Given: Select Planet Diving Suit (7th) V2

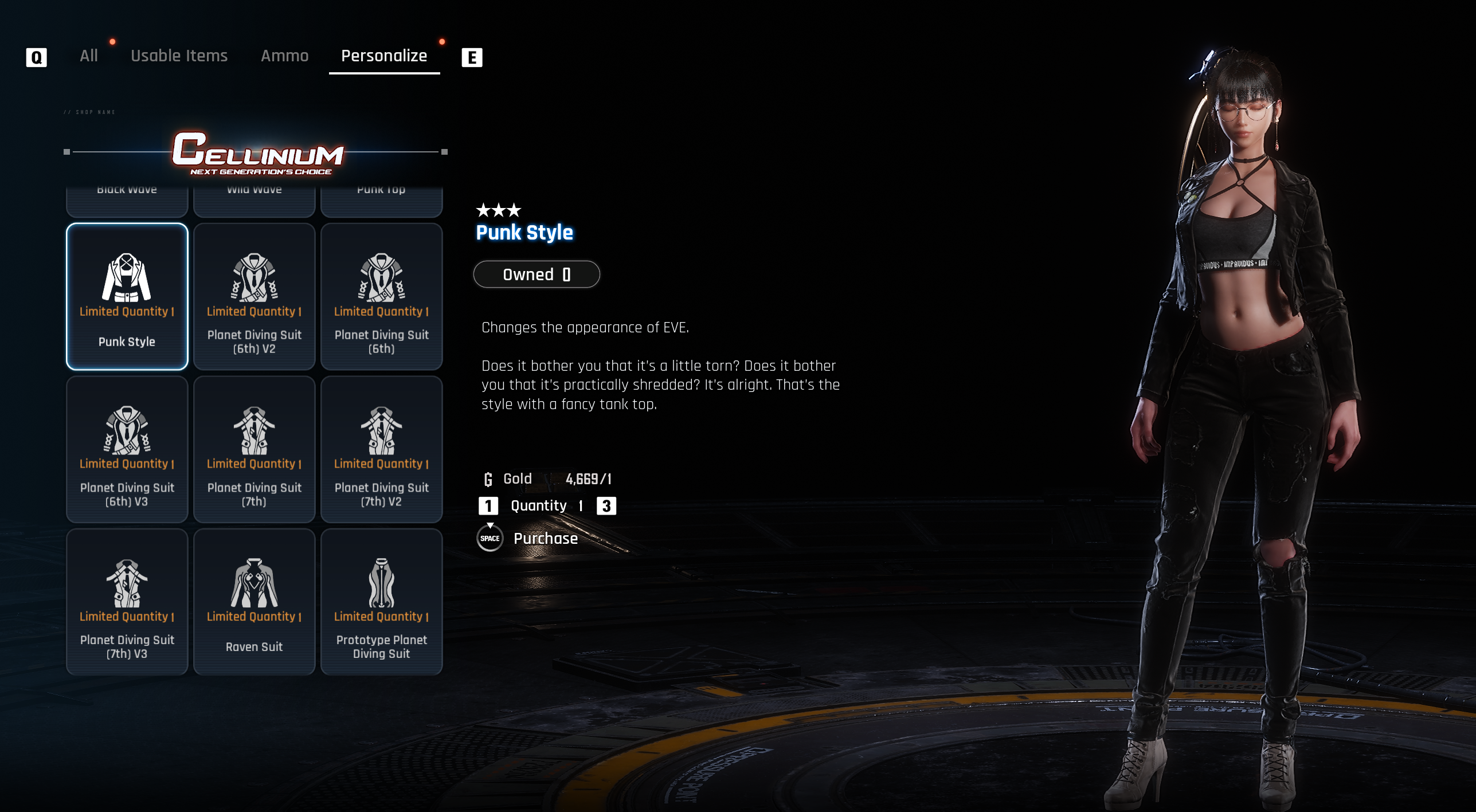Looking at the screenshot, I should [x=382, y=449].
